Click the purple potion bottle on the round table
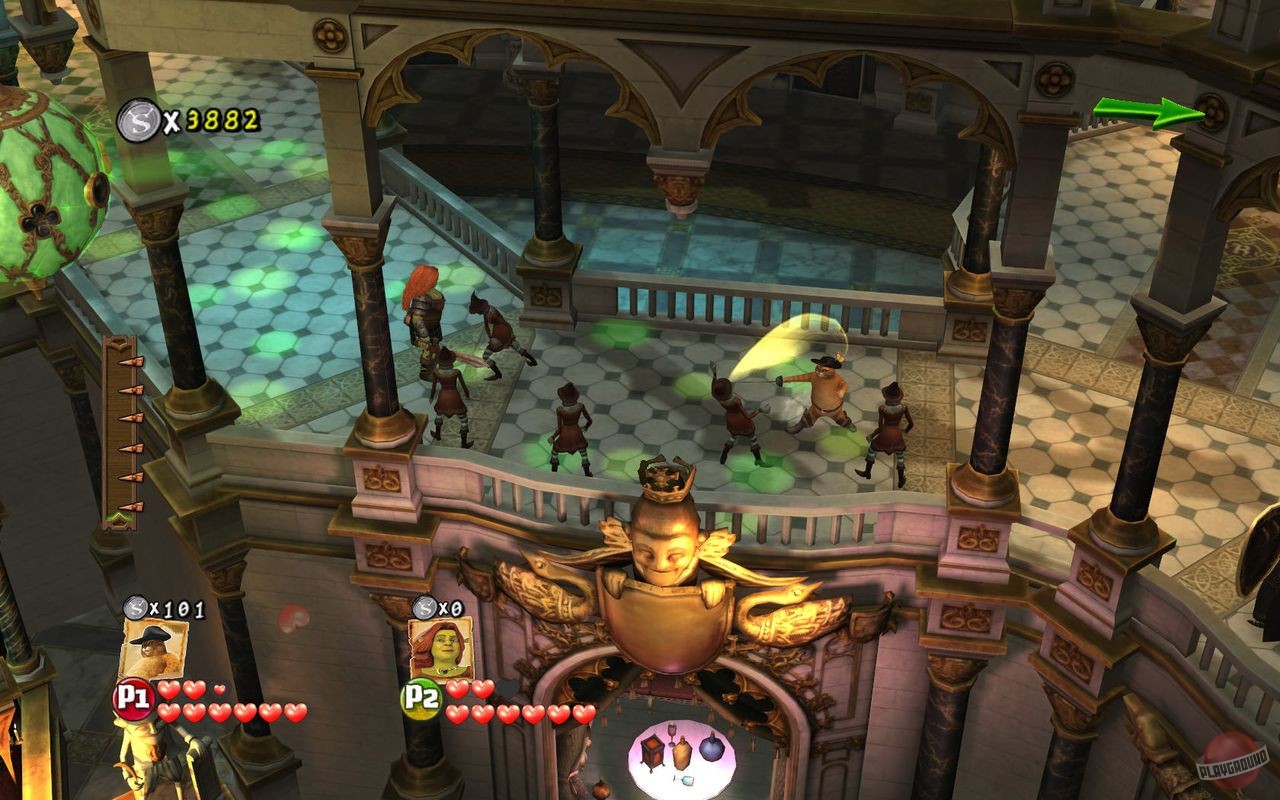 [x=711, y=748]
